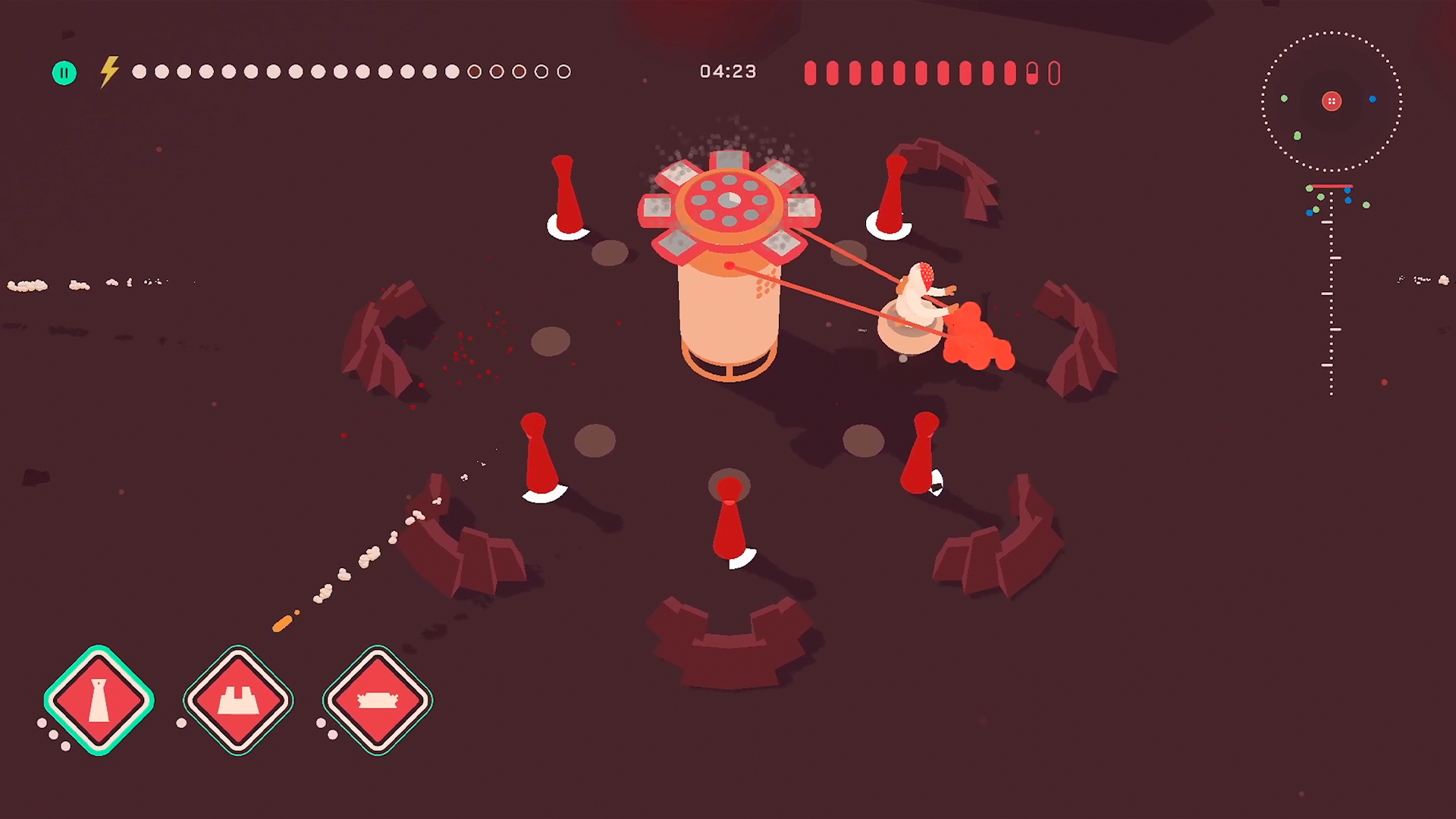Pick the flat wall build button
Screen dimensions: 1456x819
tap(378, 700)
